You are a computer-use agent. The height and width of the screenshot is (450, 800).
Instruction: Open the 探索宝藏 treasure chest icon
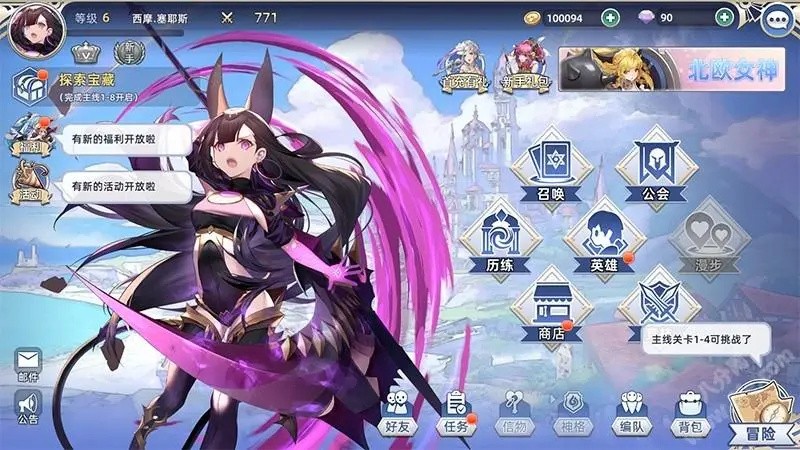click(x=28, y=87)
